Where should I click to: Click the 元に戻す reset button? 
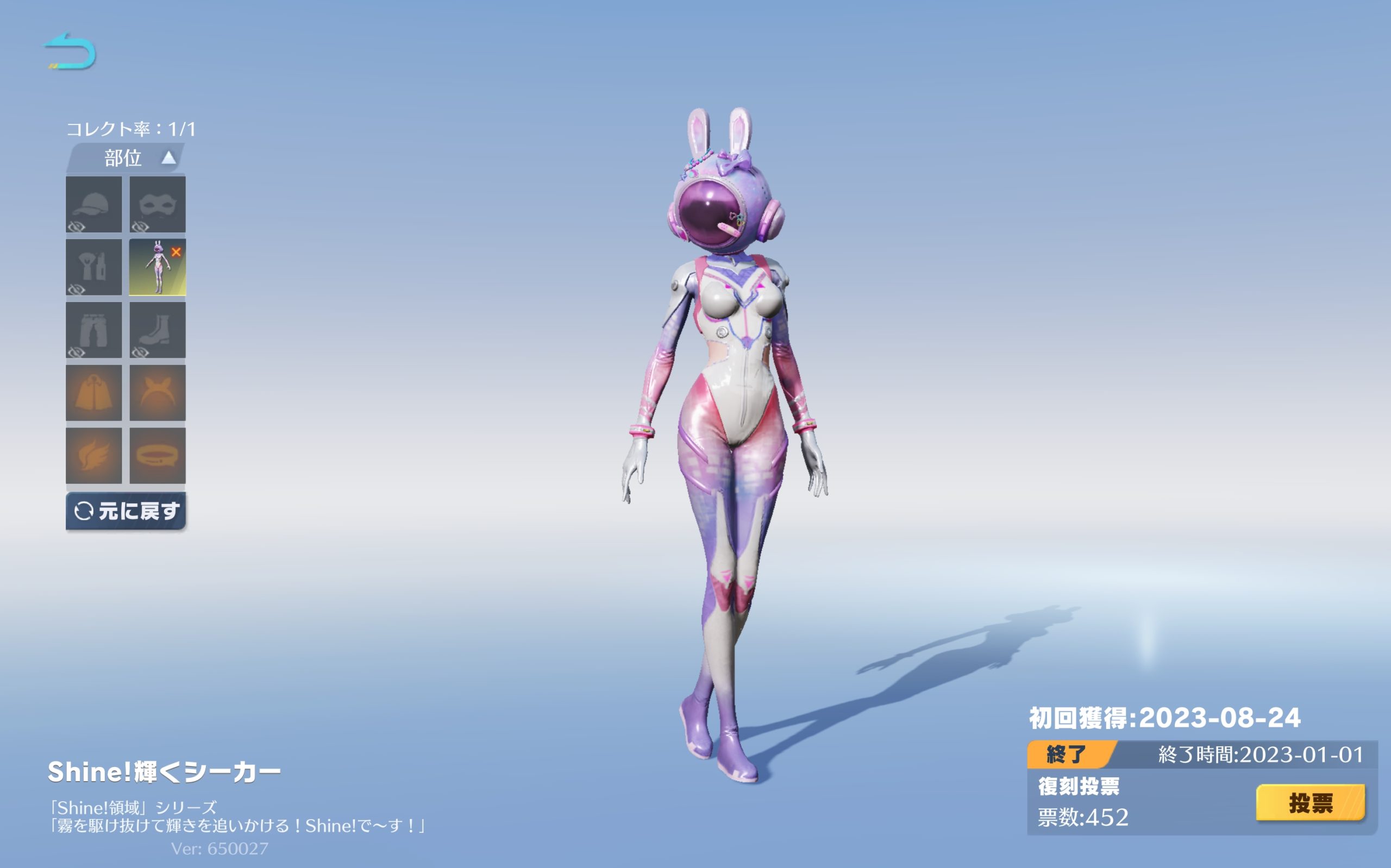pos(126,511)
